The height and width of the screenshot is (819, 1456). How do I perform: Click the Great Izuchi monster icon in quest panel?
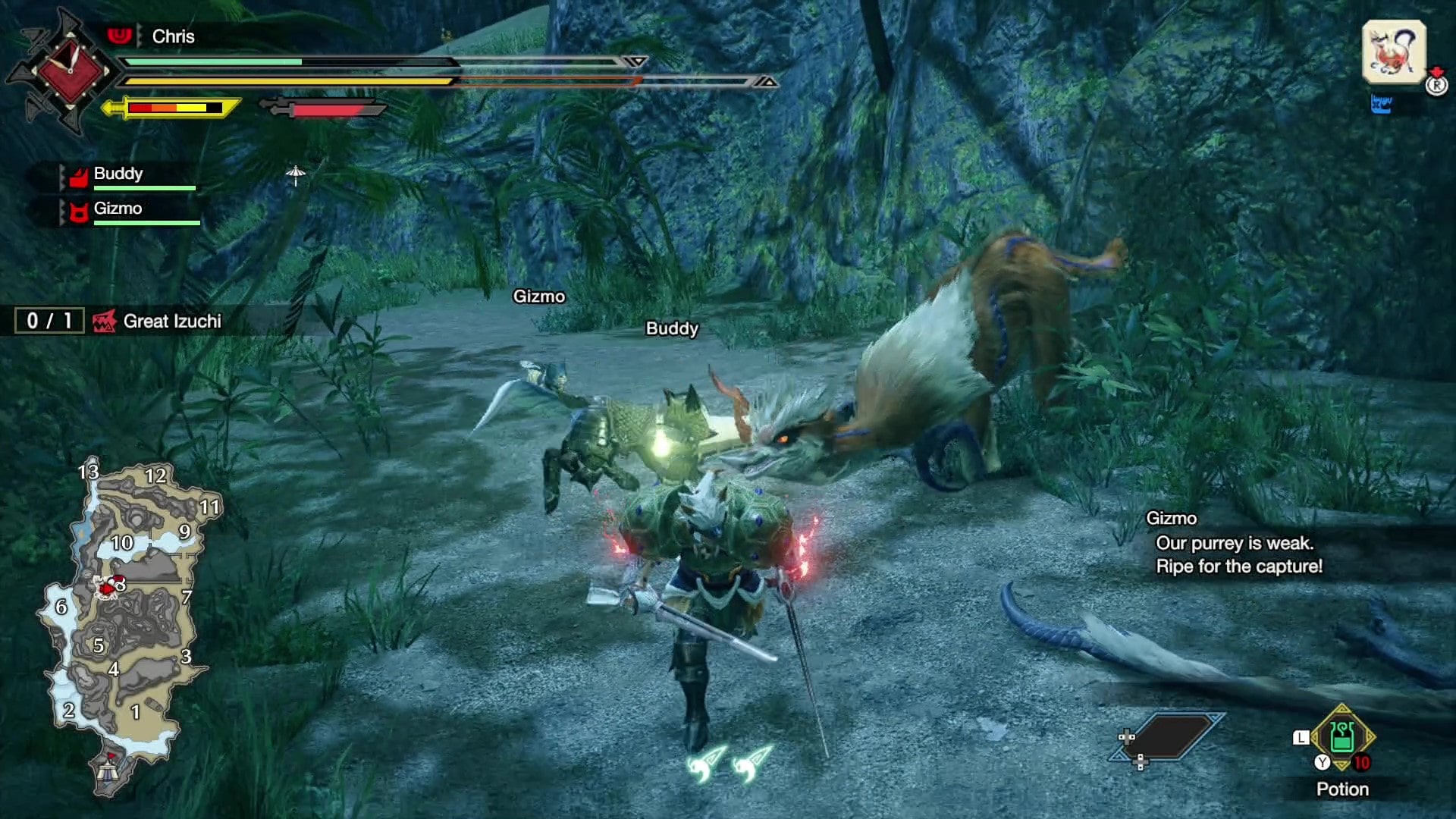104,321
